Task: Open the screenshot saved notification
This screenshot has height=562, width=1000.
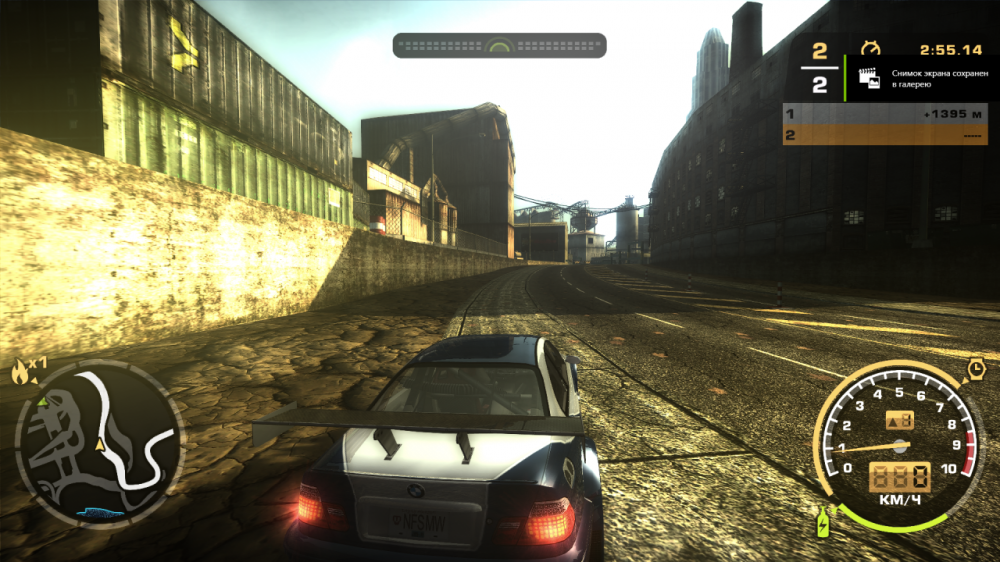Action: point(915,80)
